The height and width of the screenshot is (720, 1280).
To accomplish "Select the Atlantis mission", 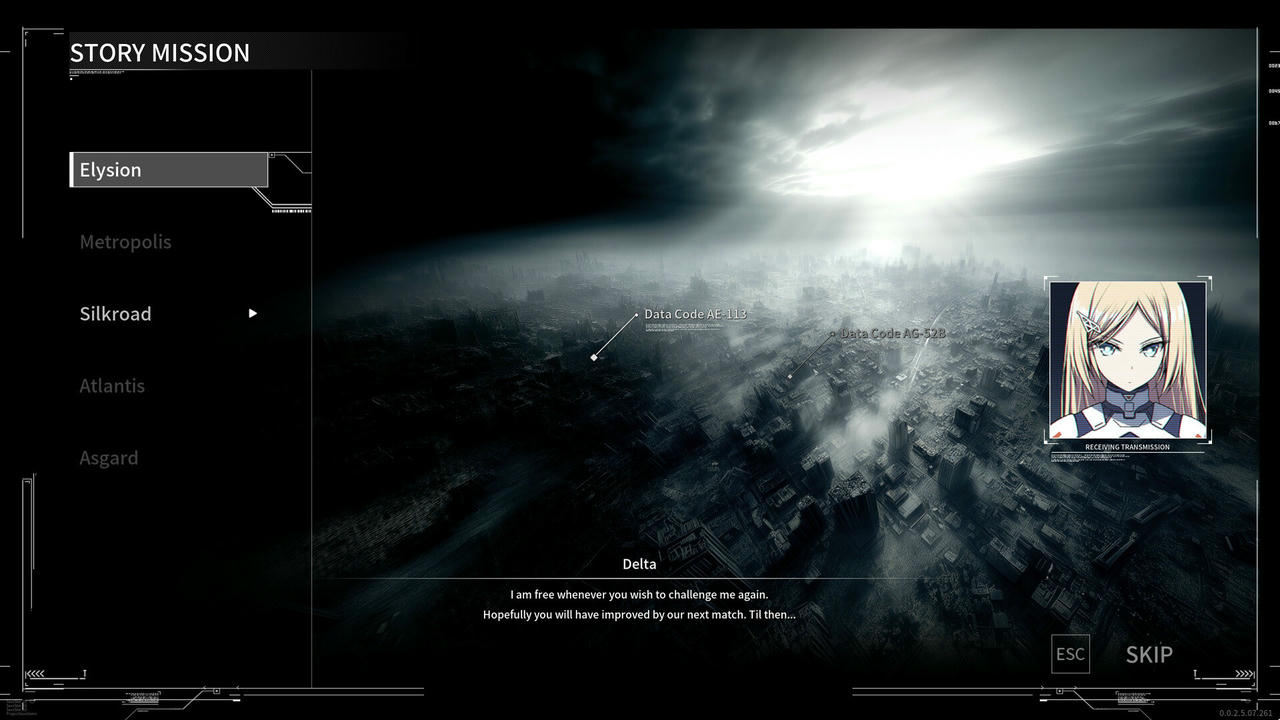I will (112, 386).
